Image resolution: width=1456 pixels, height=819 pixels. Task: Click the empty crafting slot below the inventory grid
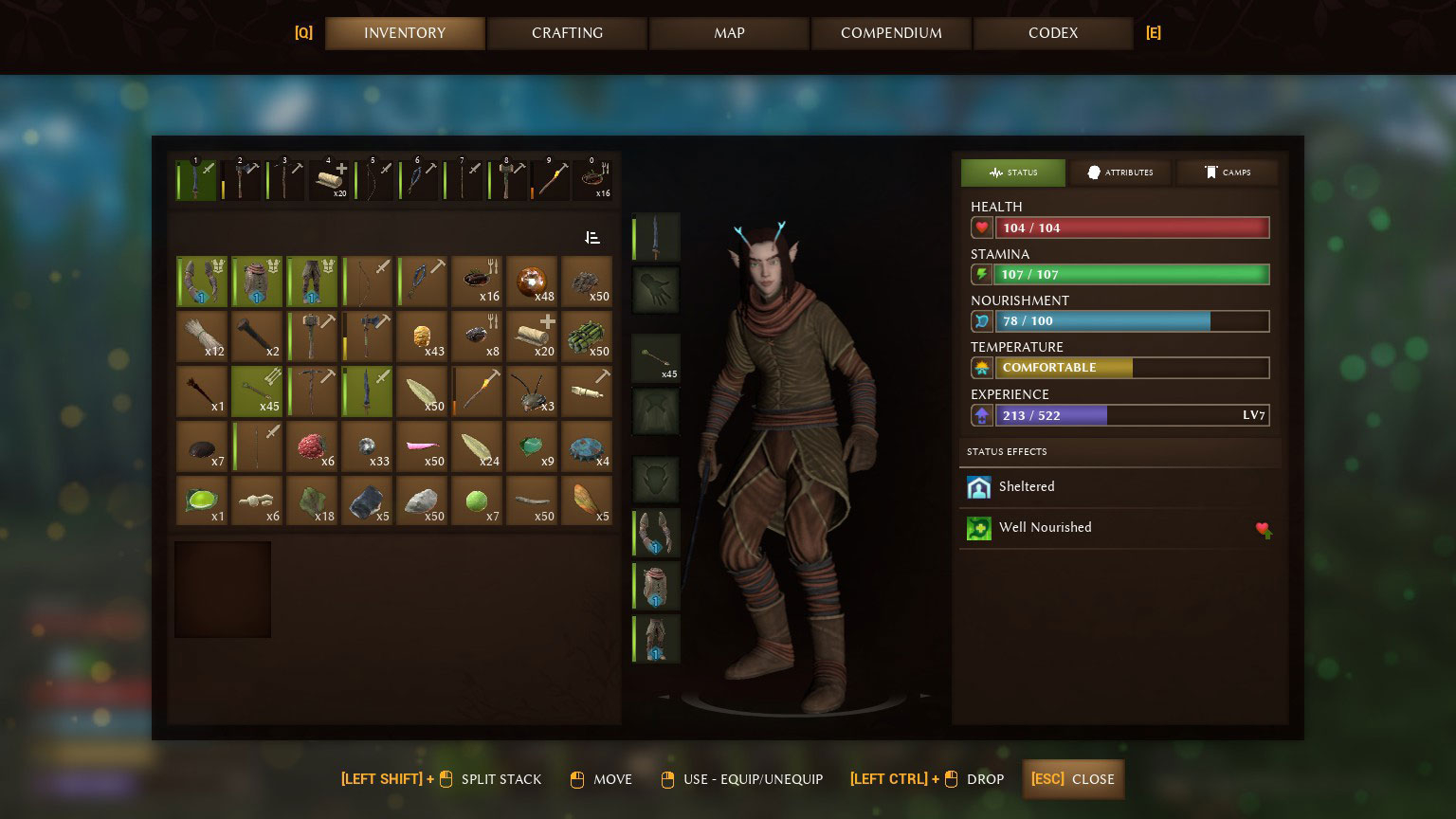click(x=222, y=589)
